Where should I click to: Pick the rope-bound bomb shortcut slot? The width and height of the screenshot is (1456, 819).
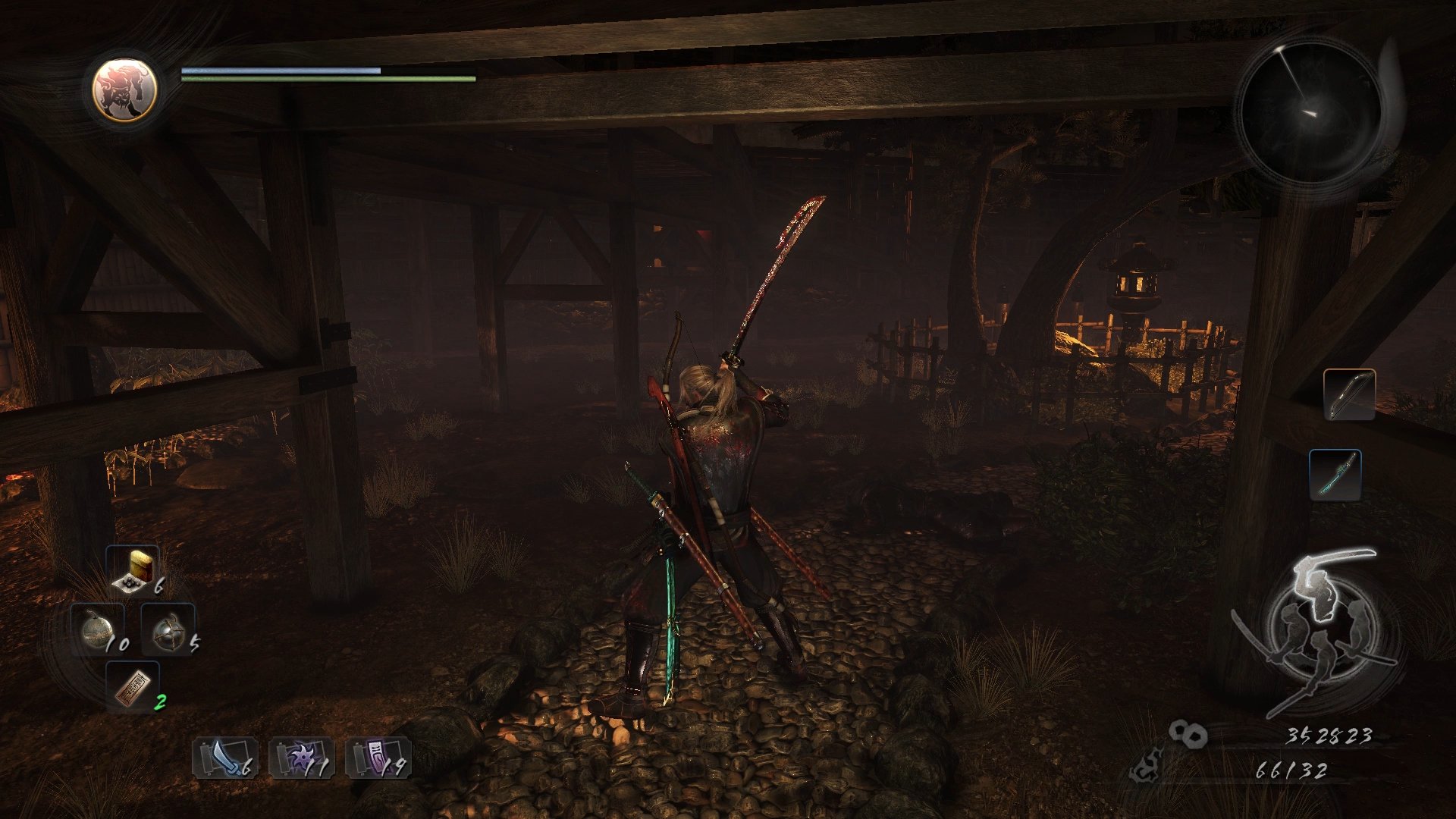click(x=168, y=630)
